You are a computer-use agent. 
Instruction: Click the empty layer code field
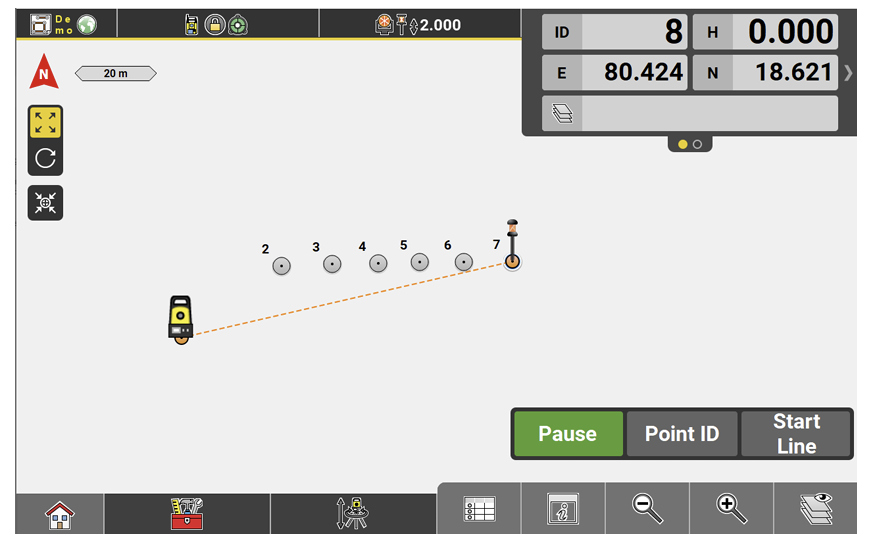pyautogui.click(x=709, y=113)
